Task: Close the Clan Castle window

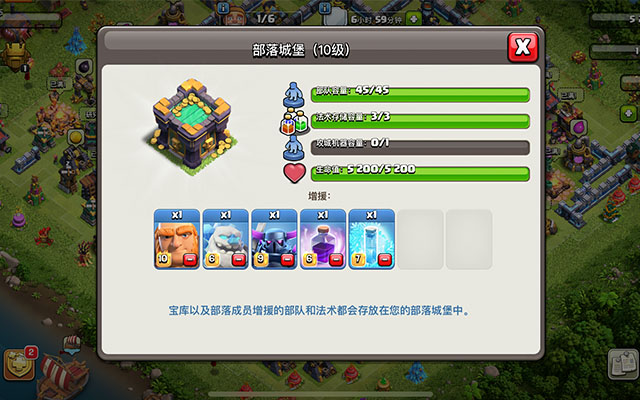Action: pos(522,47)
